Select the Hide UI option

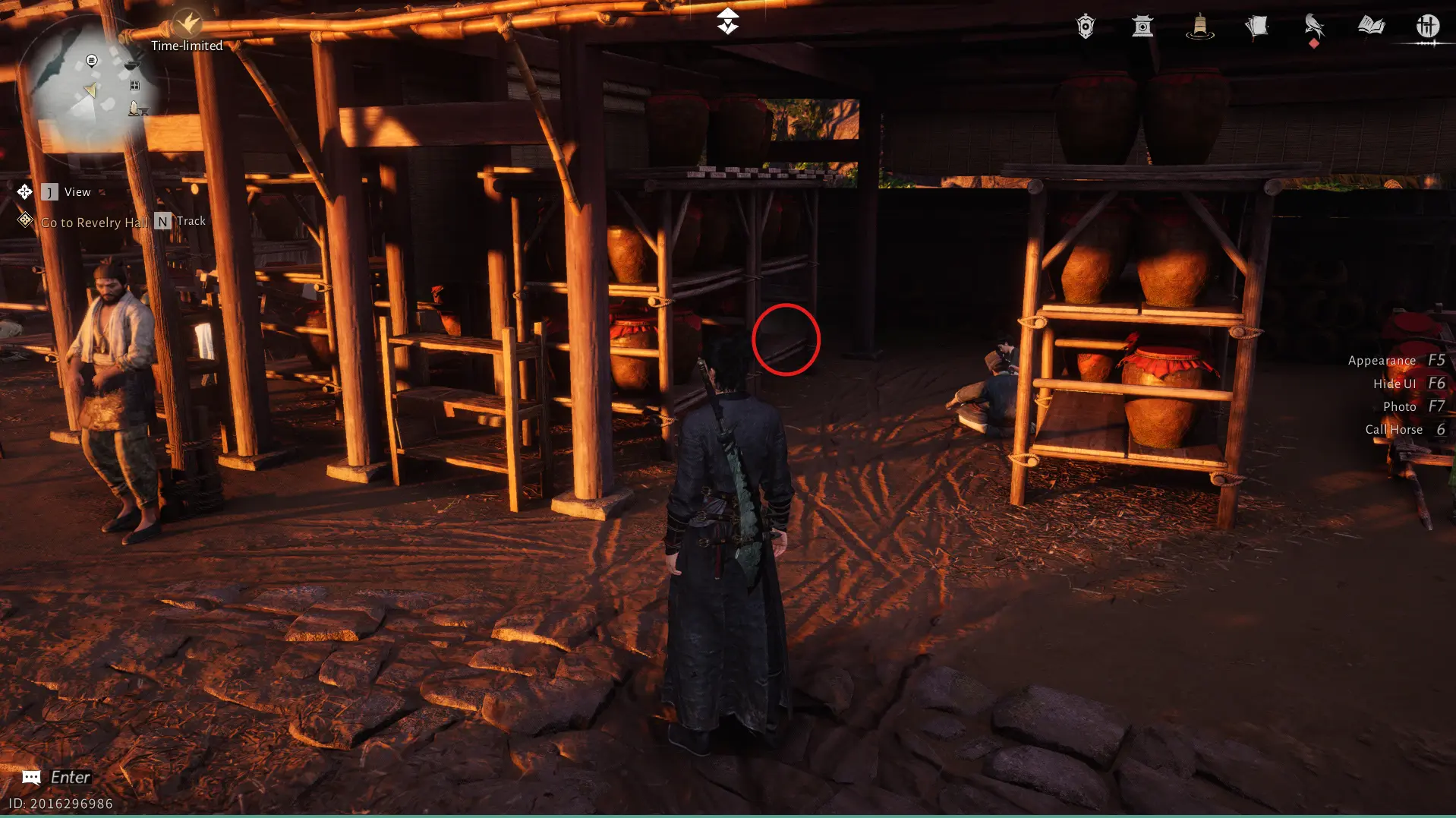pos(1408,384)
